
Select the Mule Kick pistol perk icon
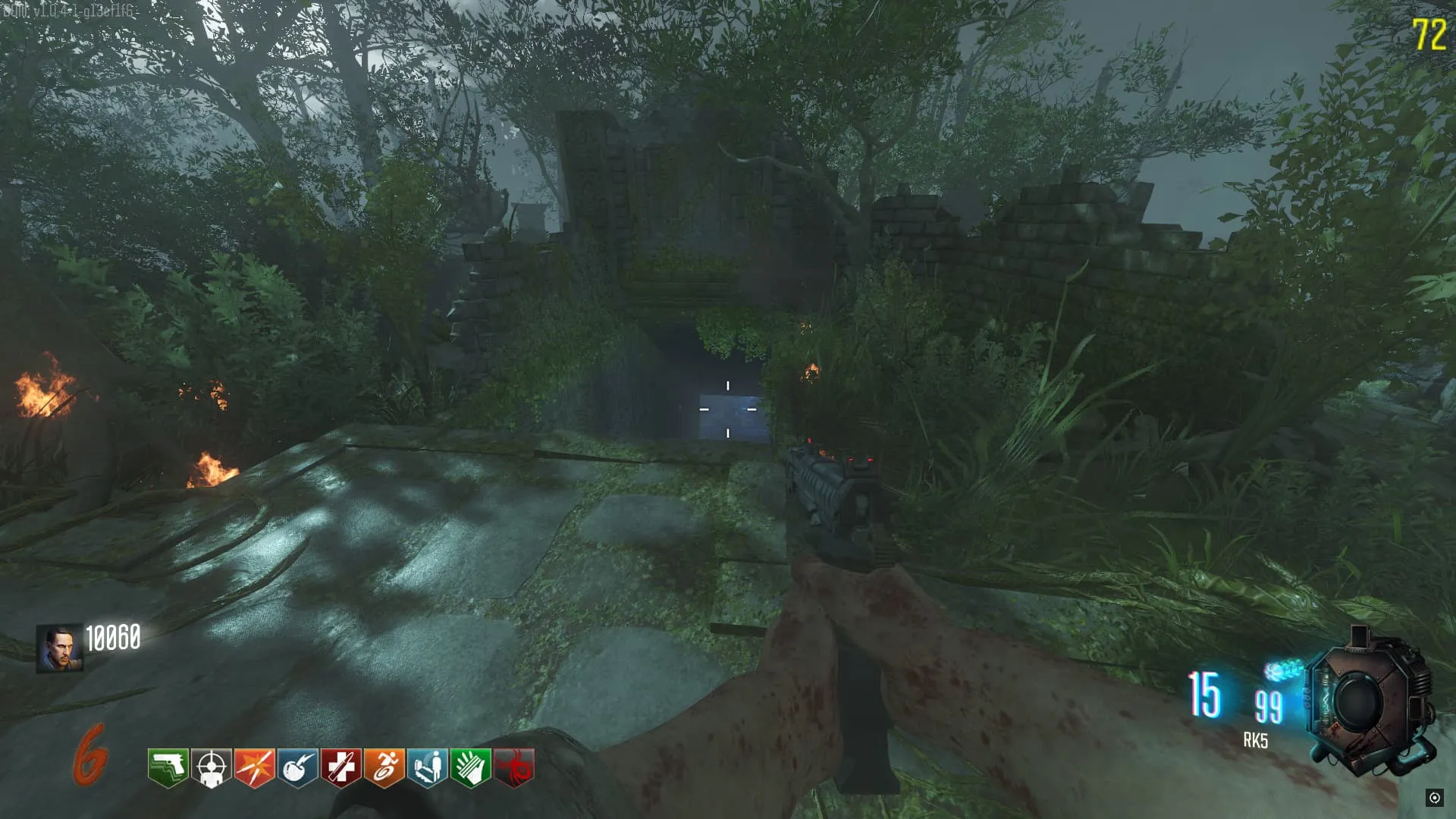(168, 767)
